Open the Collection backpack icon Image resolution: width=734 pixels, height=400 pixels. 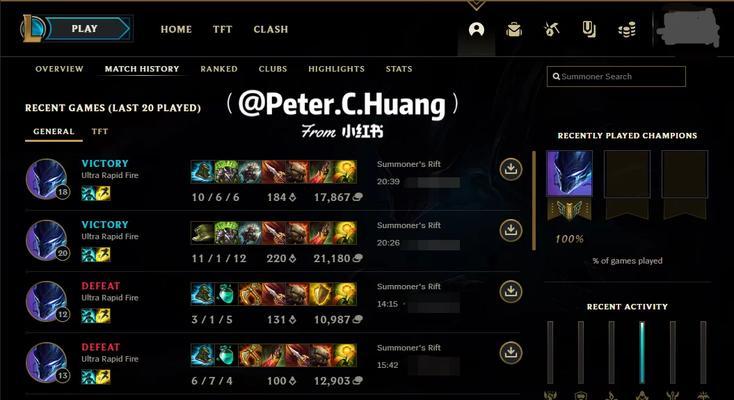pos(514,30)
